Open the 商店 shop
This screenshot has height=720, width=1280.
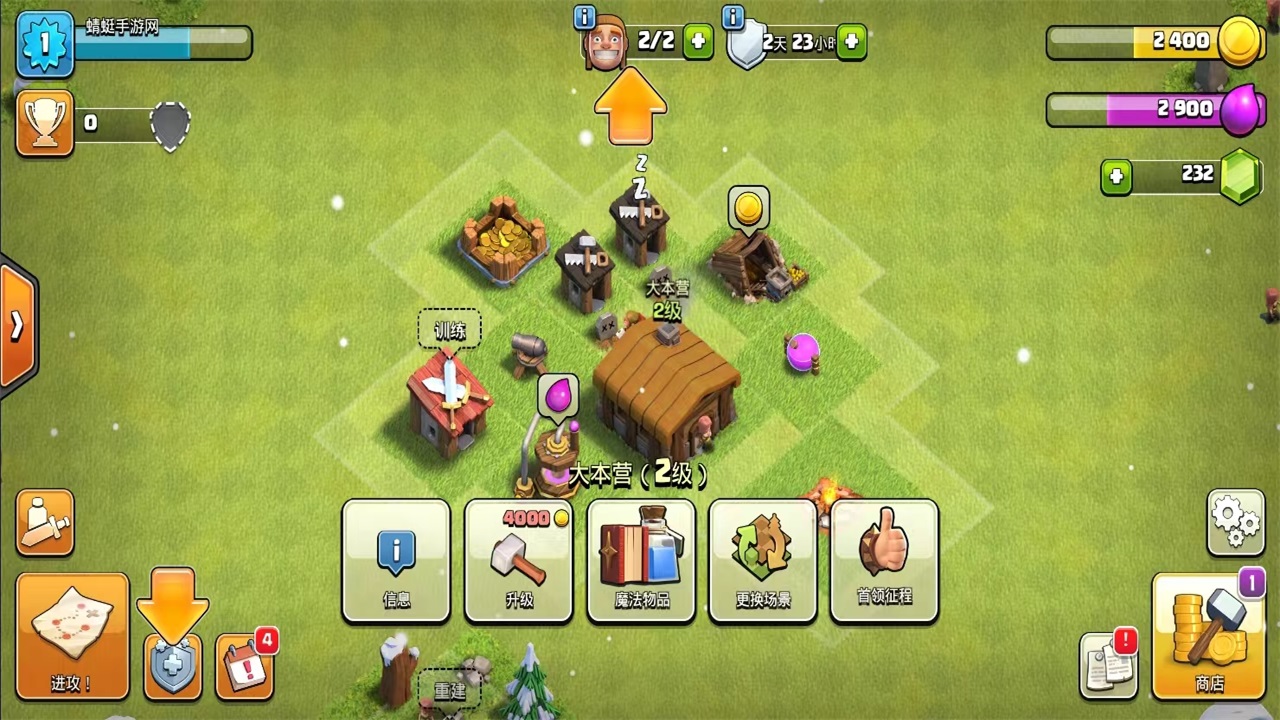point(1209,636)
